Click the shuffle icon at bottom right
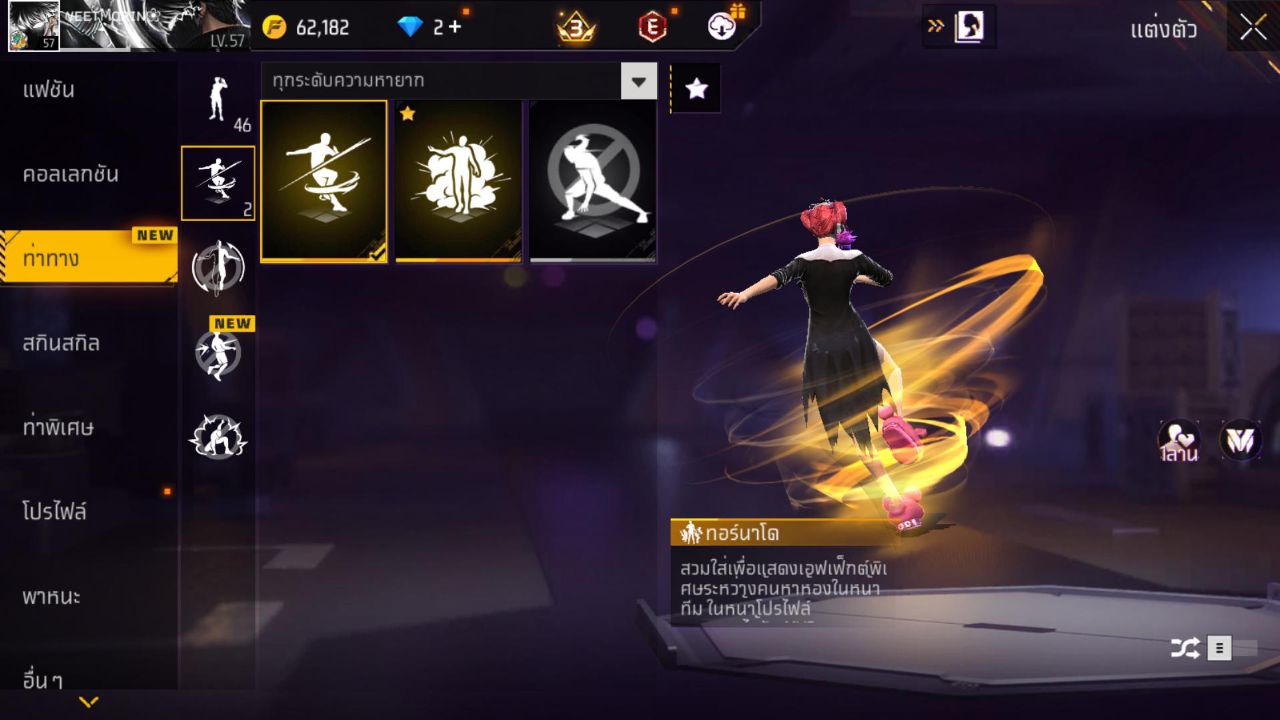The image size is (1280, 720). (1185, 647)
